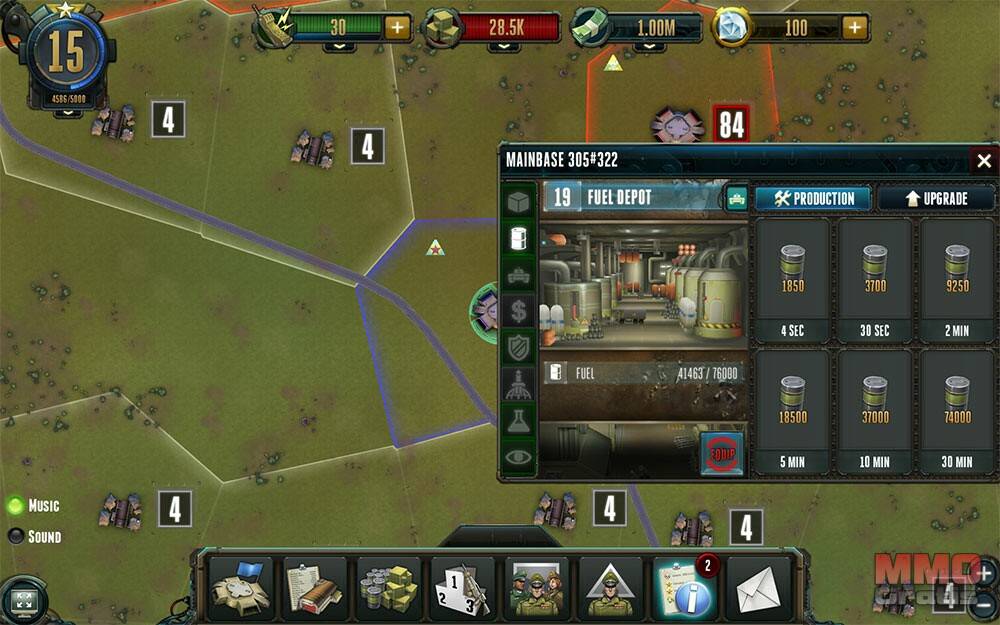Add more energy with the plus button
Viewport: 1000px width, 625px height.
pyautogui.click(x=397, y=27)
